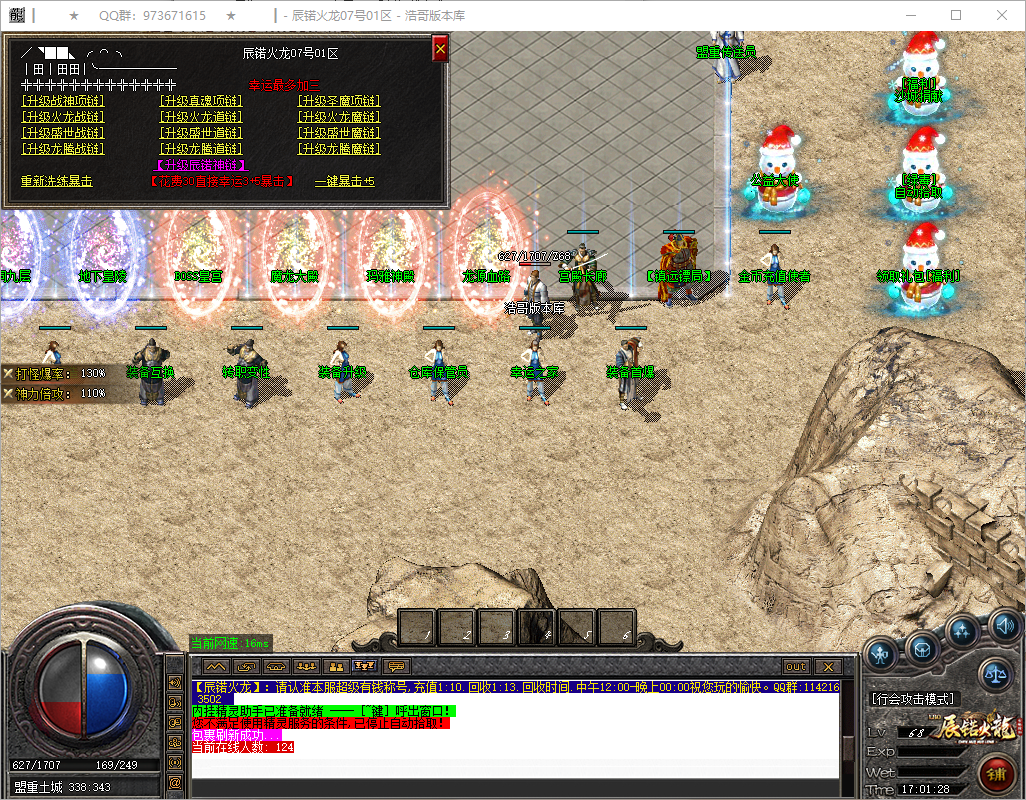
Task: Close the necklace upgrade dialog
Action: click(x=440, y=48)
